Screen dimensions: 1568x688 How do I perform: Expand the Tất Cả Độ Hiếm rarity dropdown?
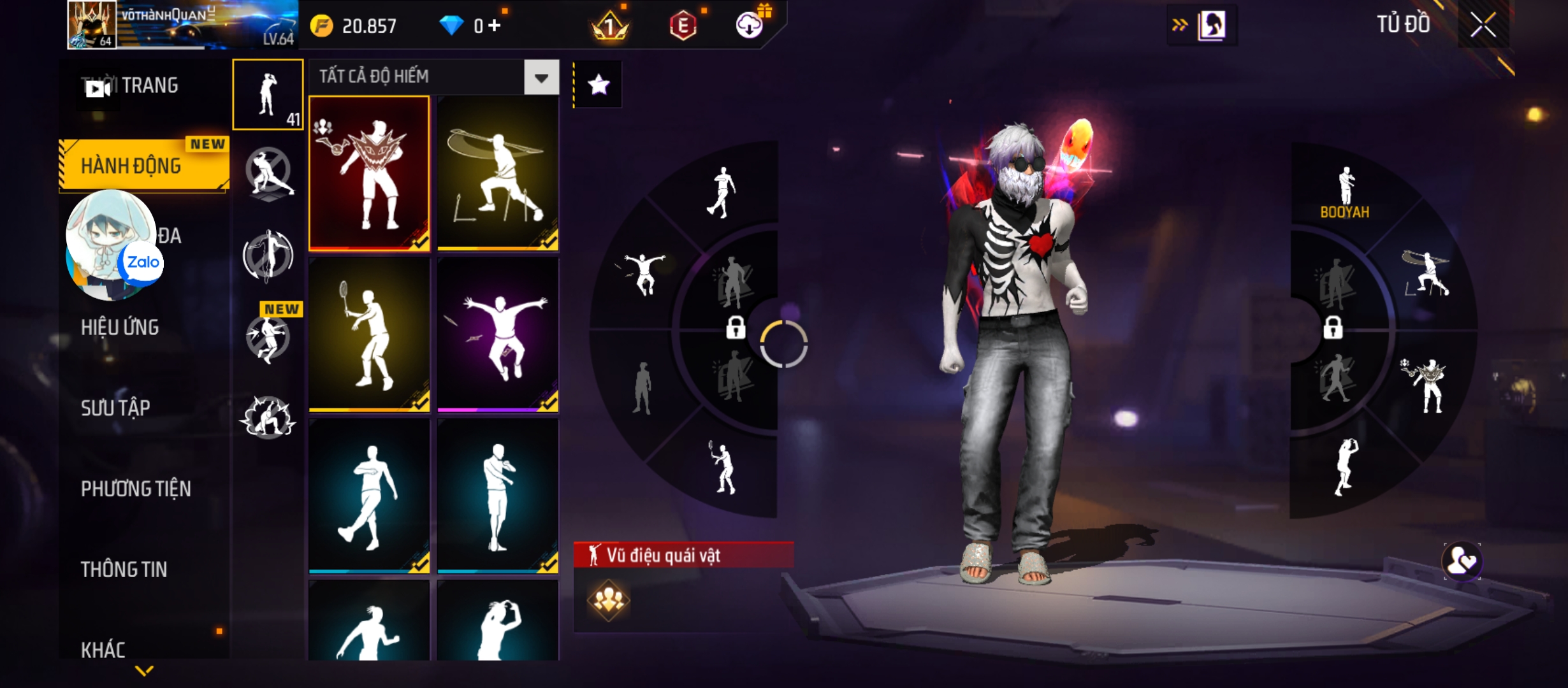point(541,78)
